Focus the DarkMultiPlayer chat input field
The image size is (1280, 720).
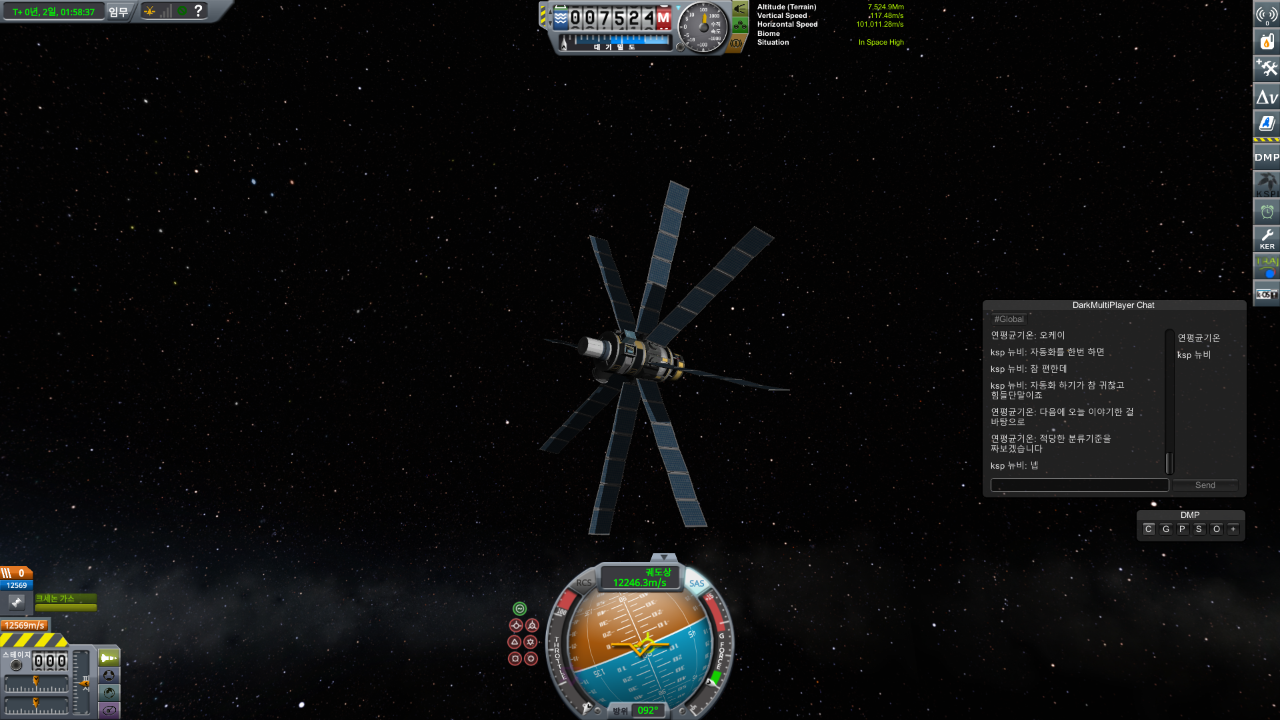(x=1079, y=485)
